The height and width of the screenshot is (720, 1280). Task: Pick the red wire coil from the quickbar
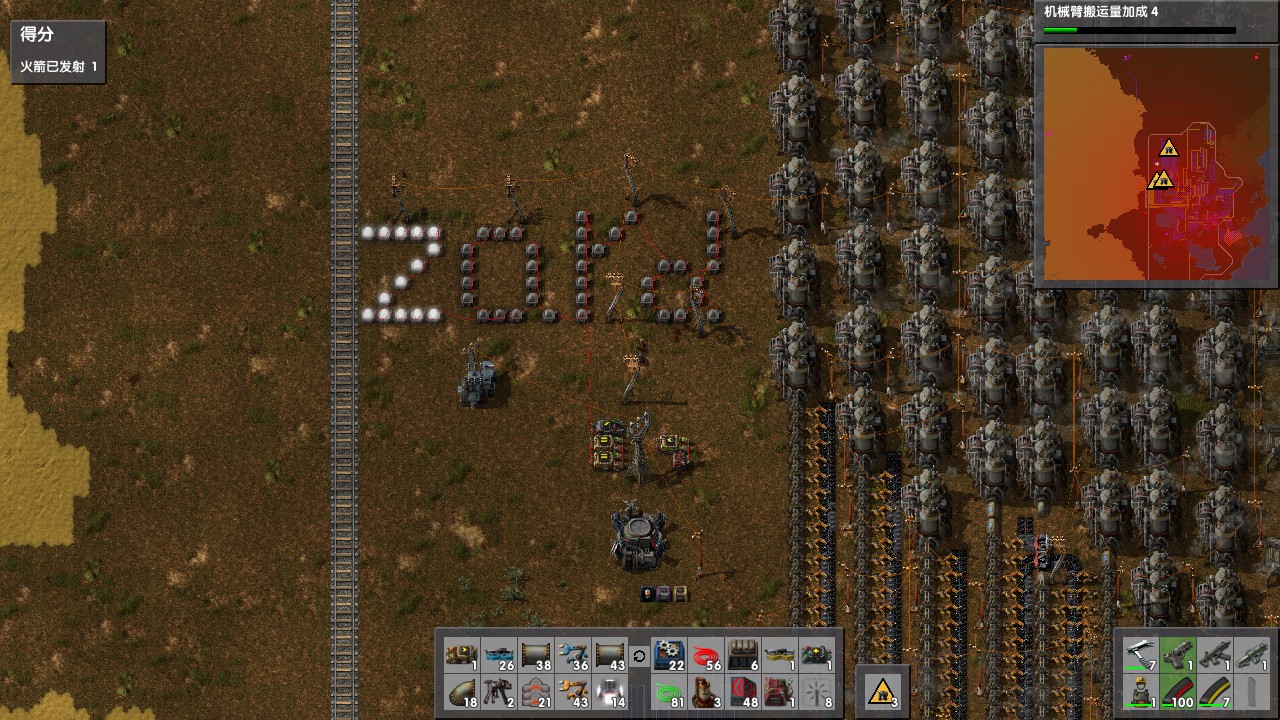[x=705, y=655]
